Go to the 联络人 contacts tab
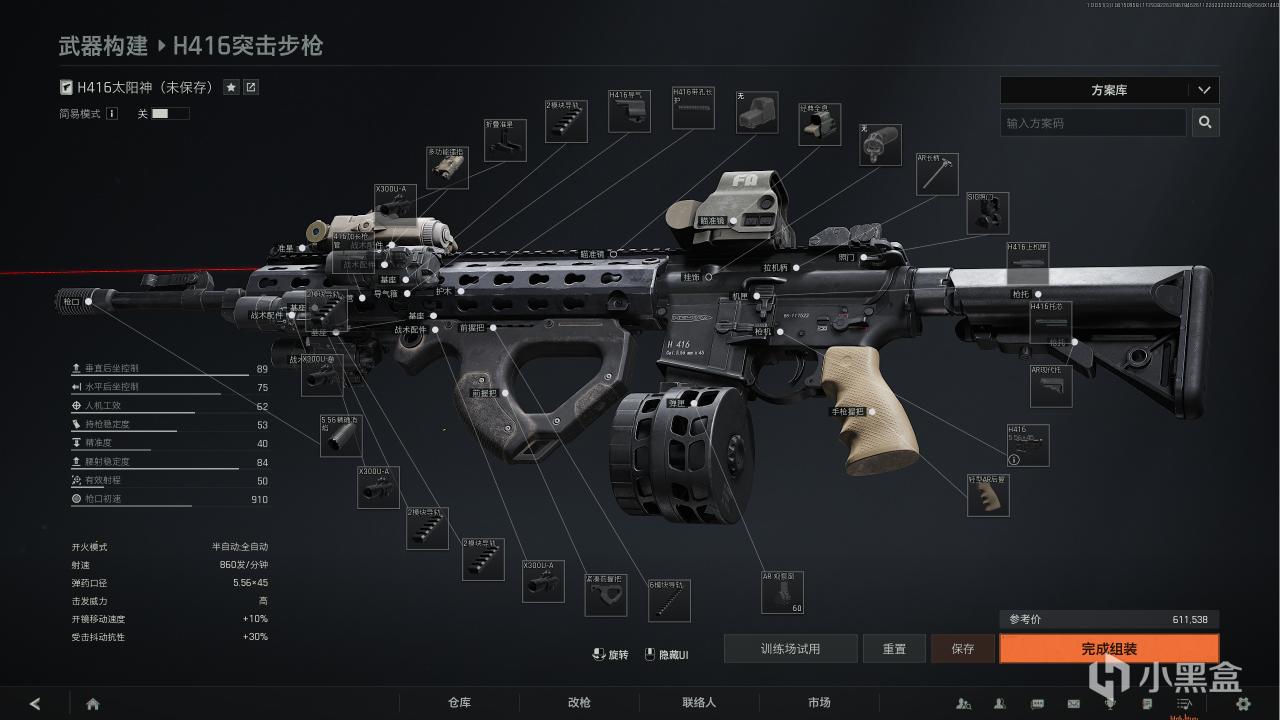 coord(699,703)
